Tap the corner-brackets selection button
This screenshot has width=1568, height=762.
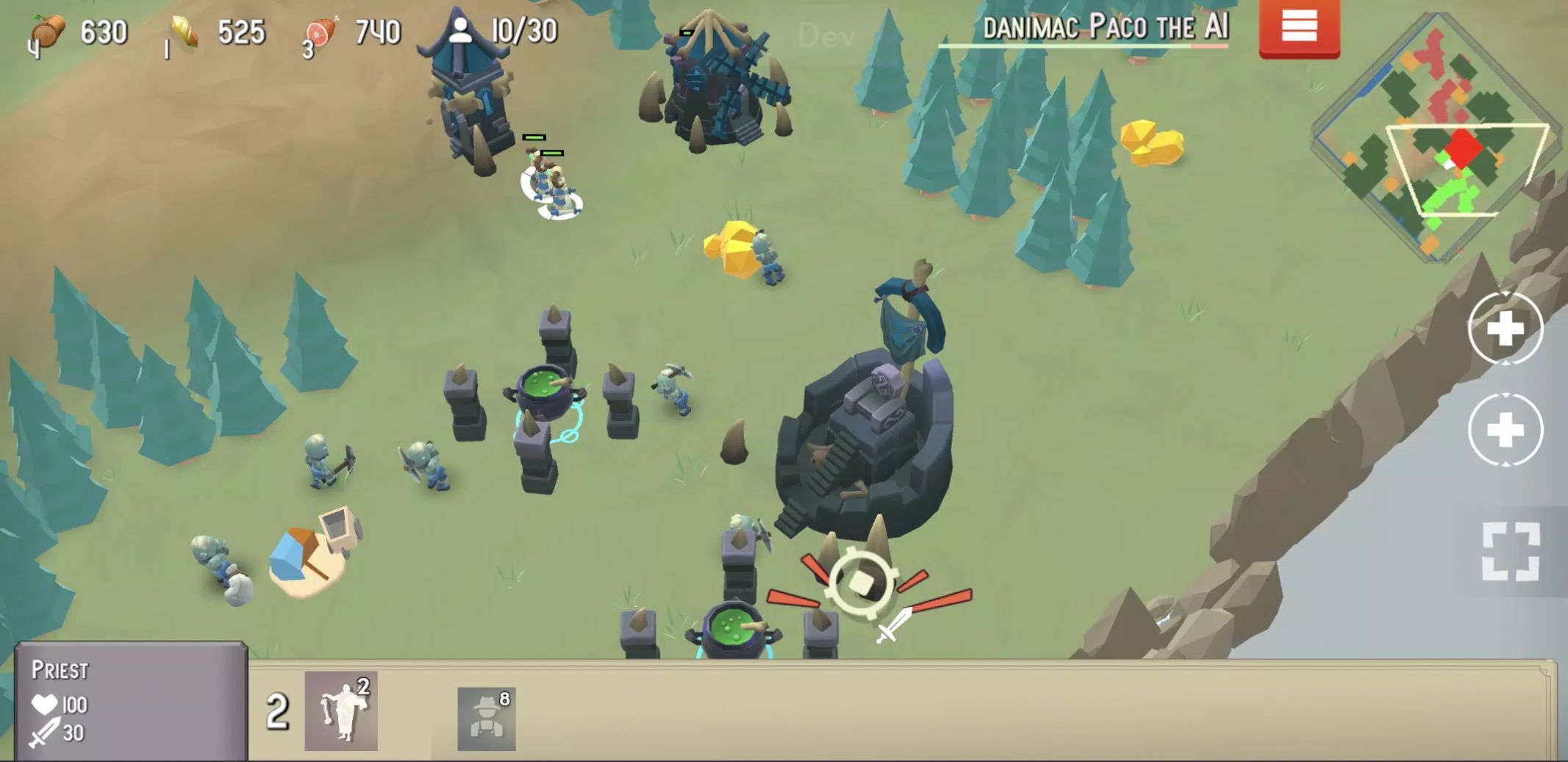point(1511,552)
